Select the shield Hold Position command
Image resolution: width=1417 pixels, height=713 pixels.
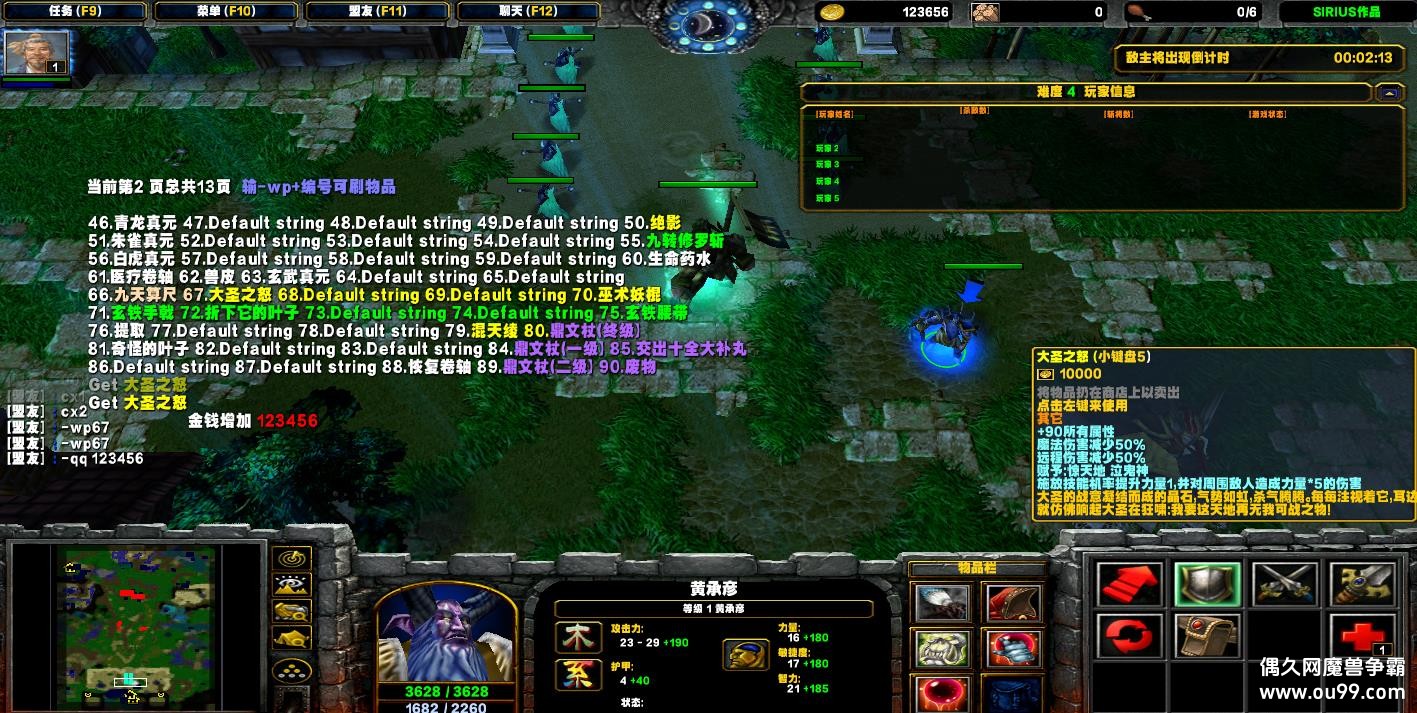[1207, 584]
